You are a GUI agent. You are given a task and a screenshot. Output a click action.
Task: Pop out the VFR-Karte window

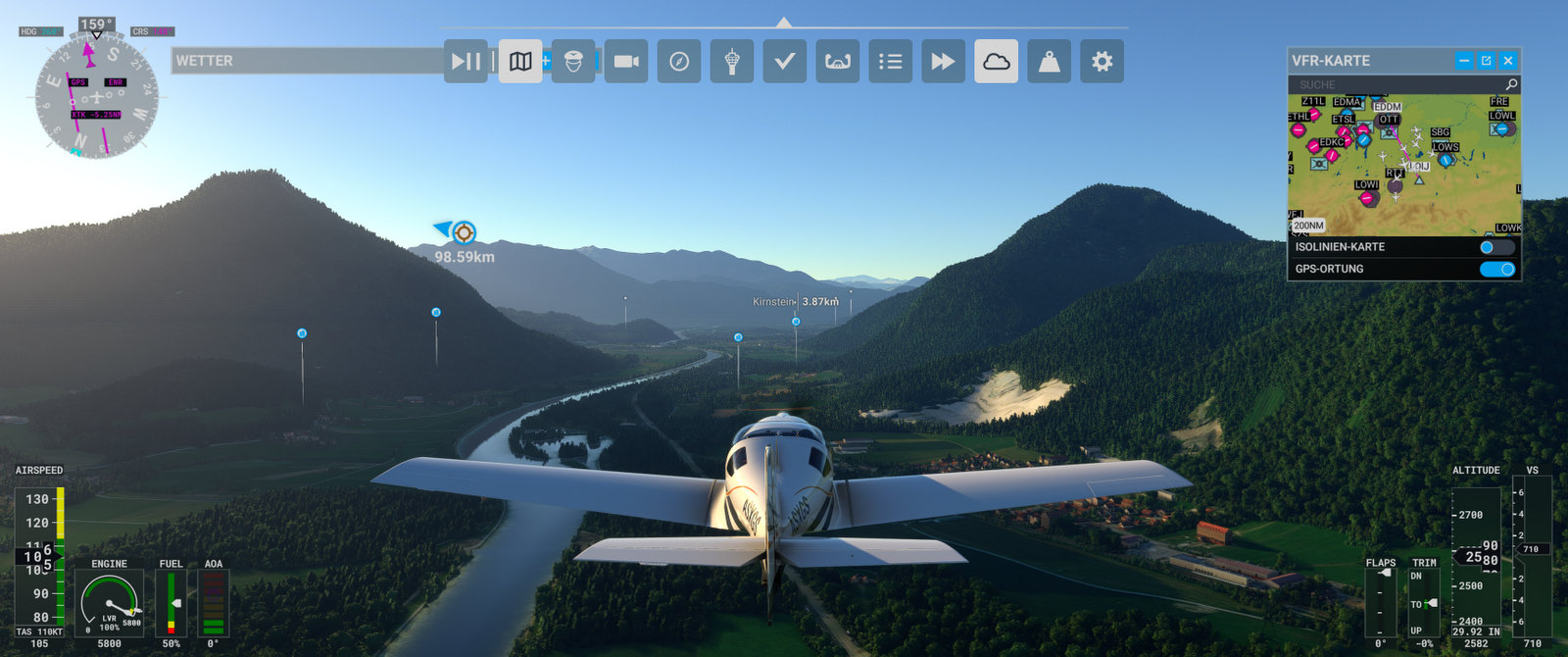click(x=1486, y=61)
